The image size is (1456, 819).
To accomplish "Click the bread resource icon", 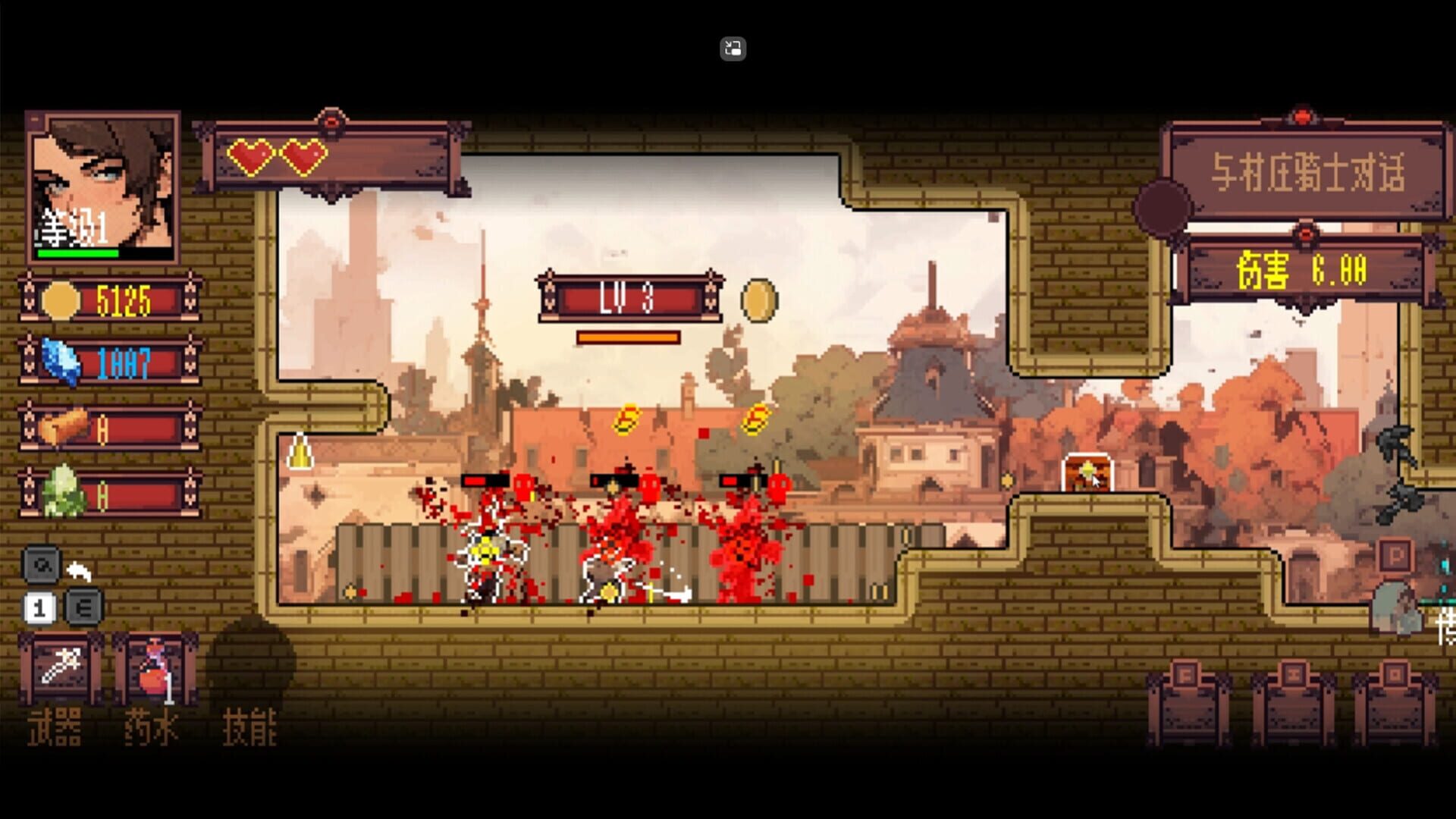I will 63,425.
